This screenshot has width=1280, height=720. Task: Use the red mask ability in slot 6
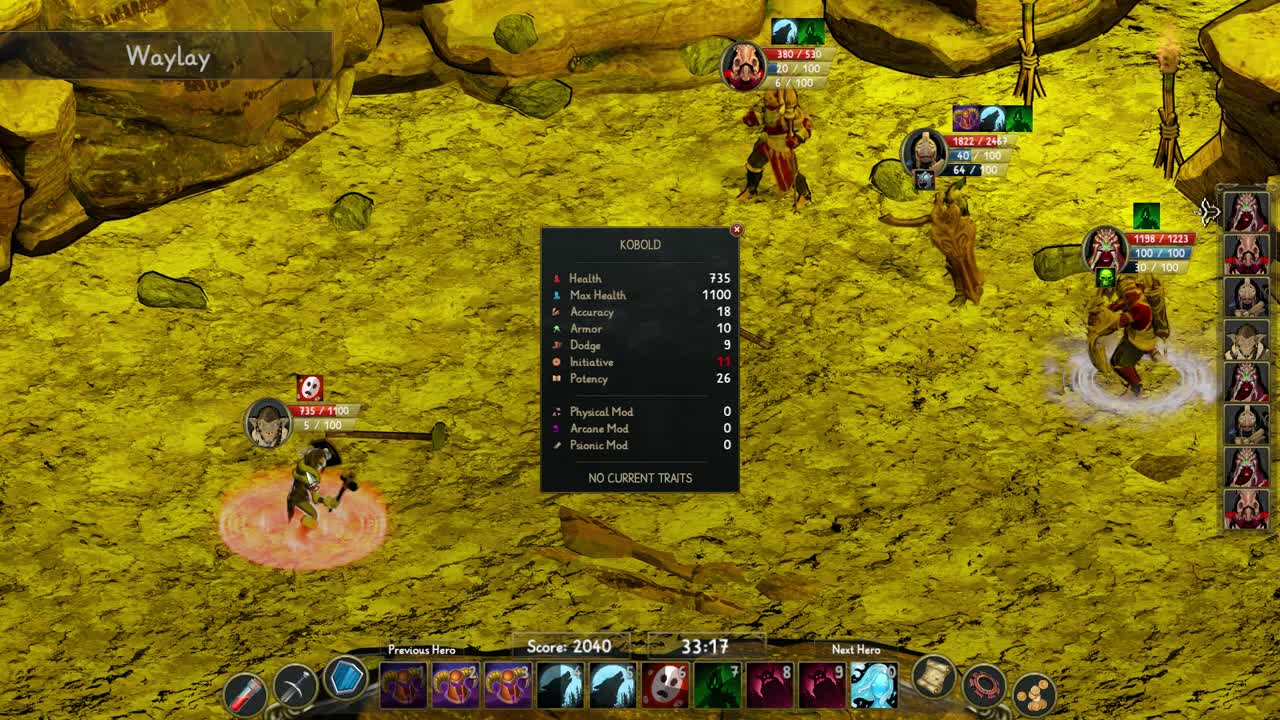coord(664,684)
